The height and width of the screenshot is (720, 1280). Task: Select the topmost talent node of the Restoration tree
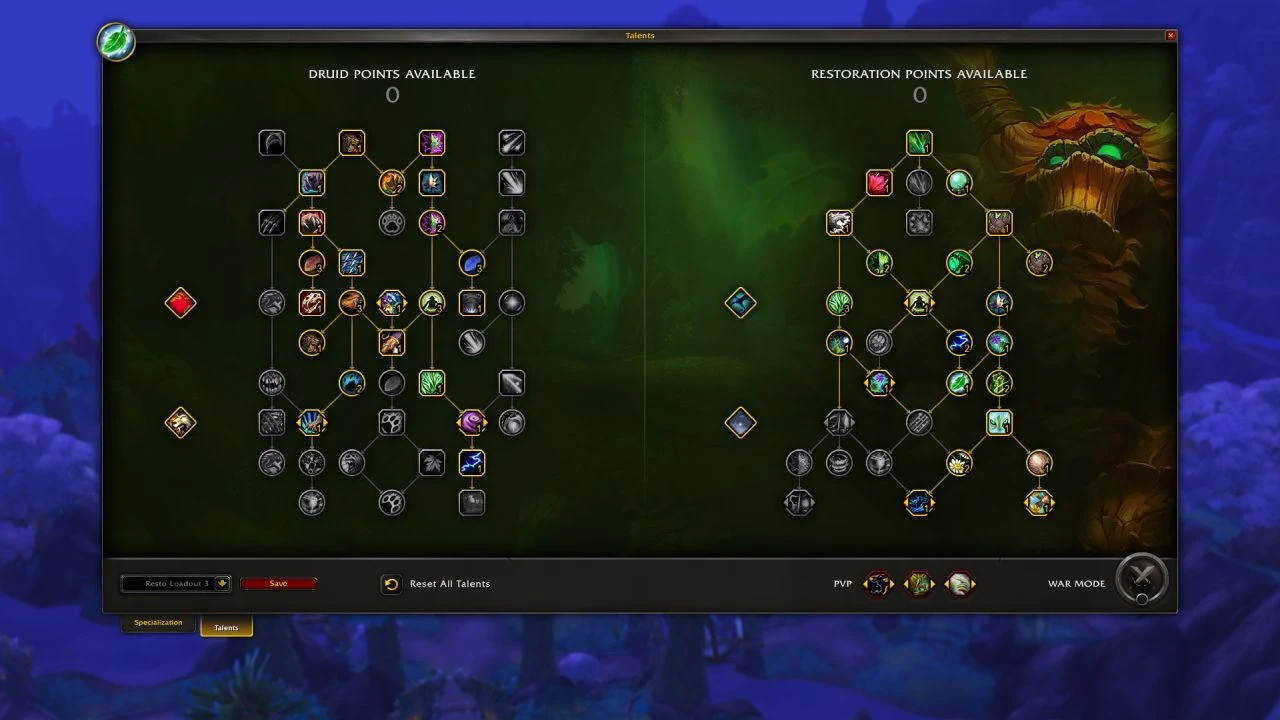[919, 142]
